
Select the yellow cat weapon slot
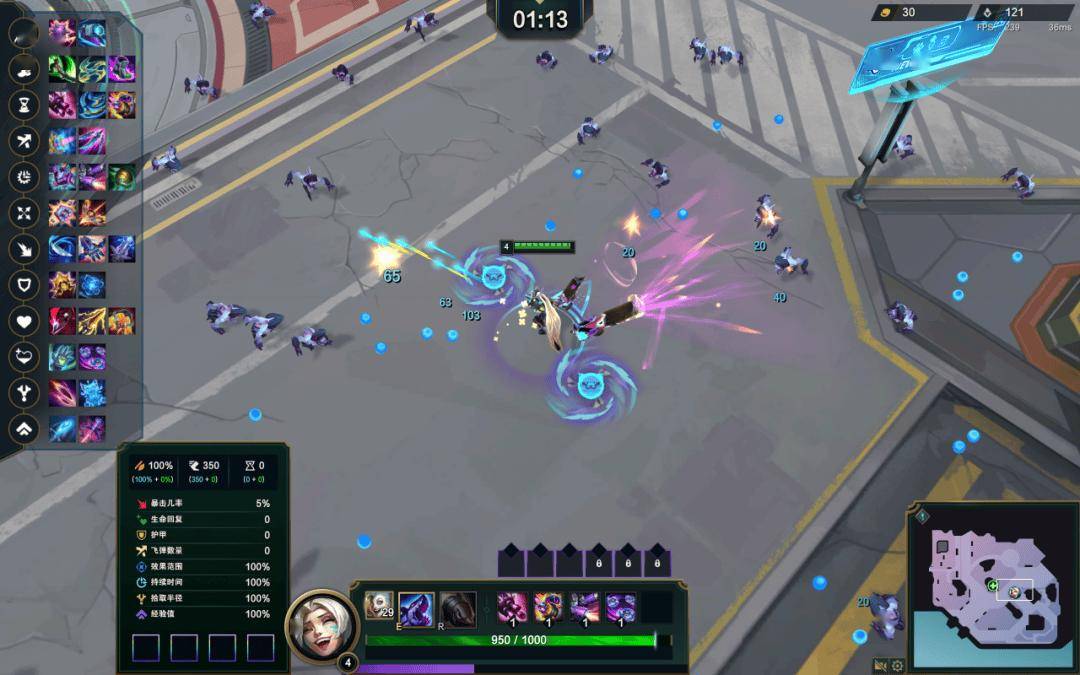click(x=548, y=607)
